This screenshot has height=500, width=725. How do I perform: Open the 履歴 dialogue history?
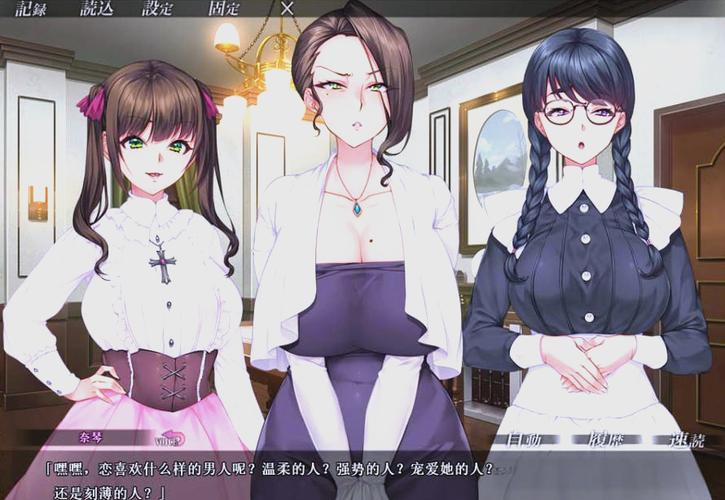[x=604, y=438]
